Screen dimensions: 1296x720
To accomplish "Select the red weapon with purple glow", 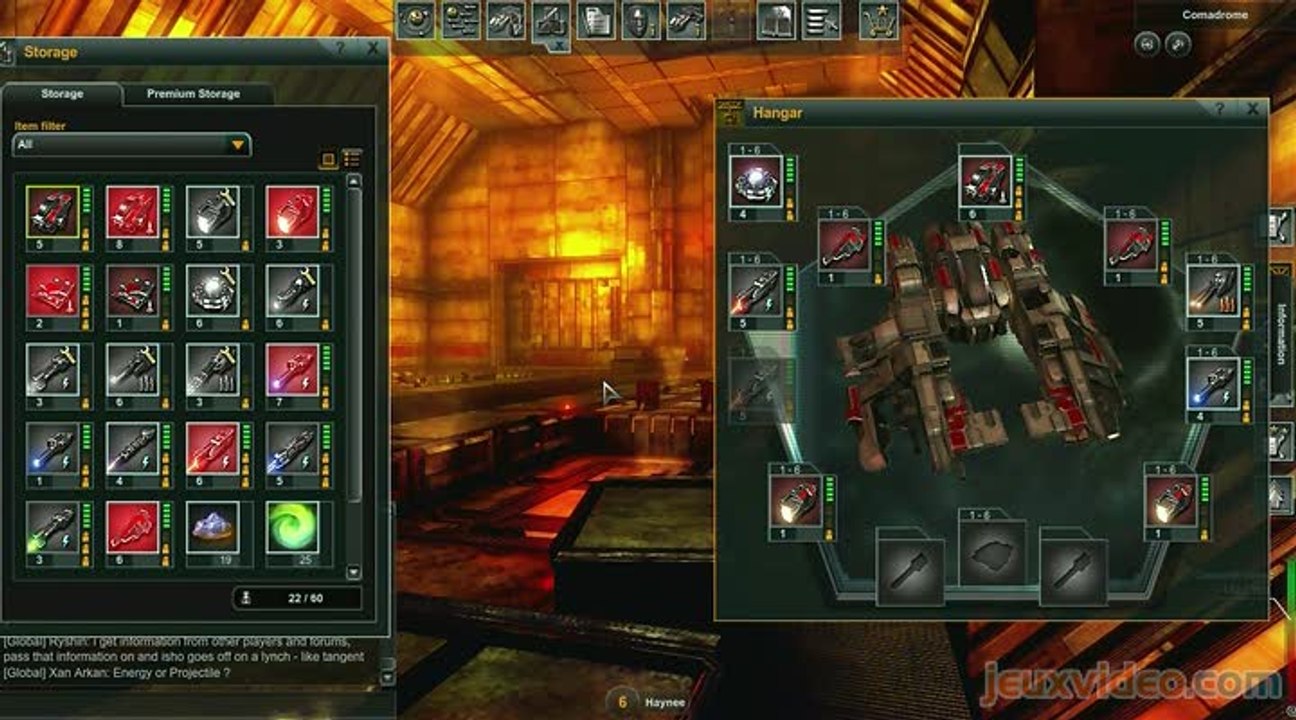I will pos(292,370).
